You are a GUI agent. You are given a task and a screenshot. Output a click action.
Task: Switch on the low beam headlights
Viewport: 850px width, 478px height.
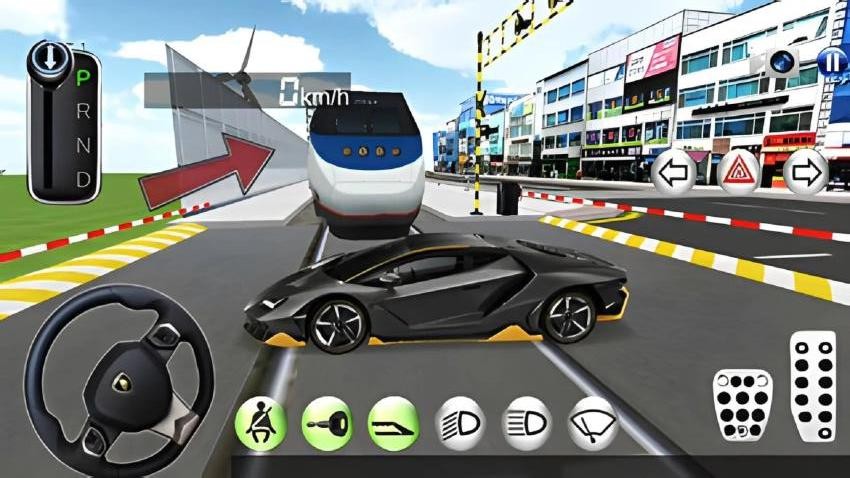(x=460, y=423)
